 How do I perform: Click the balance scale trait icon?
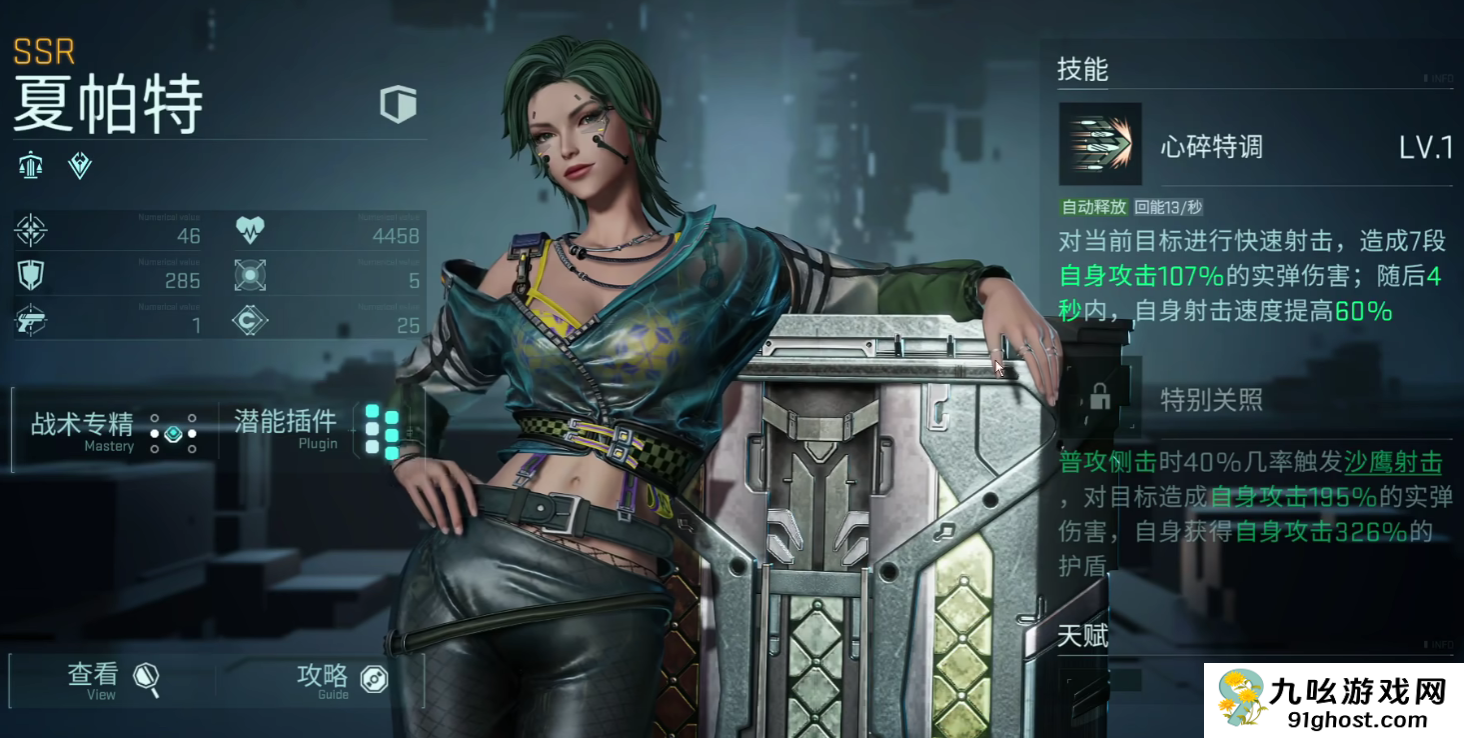(x=30, y=166)
